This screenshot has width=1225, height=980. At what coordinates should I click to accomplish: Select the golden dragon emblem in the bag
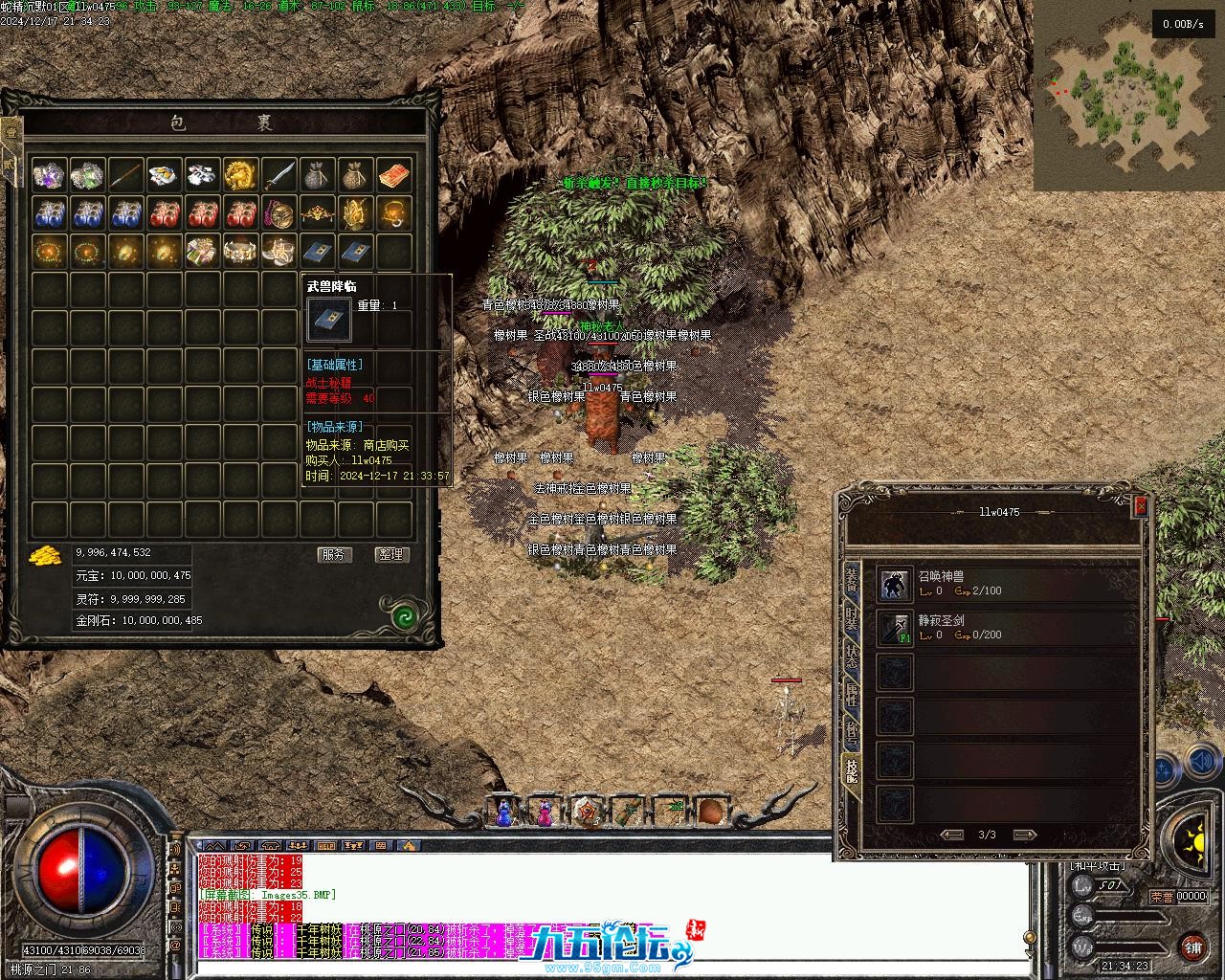[x=240, y=175]
